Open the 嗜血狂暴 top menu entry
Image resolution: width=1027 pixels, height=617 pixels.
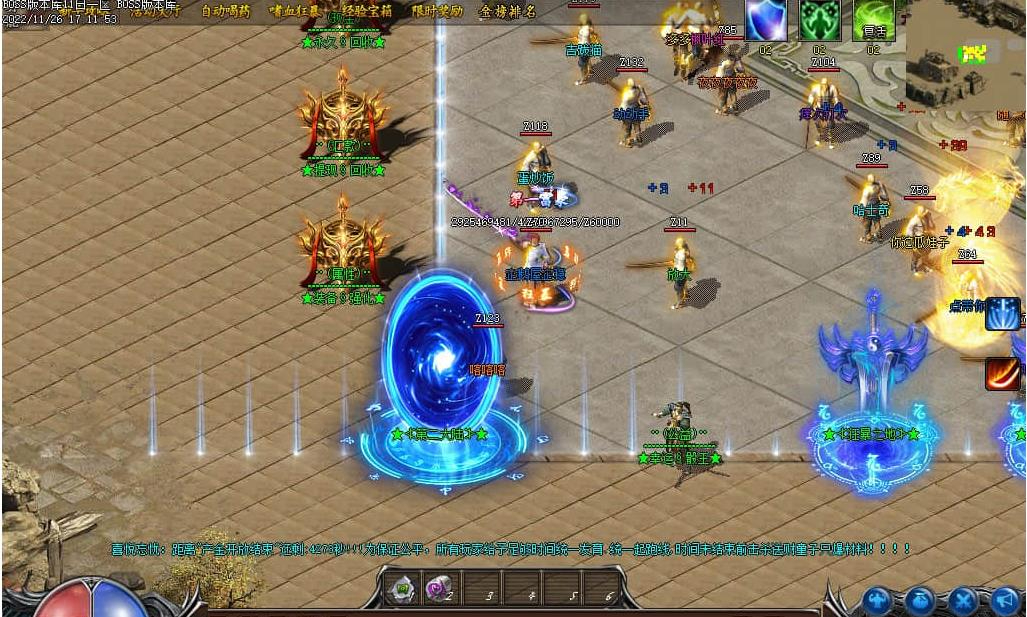tap(295, 11)
